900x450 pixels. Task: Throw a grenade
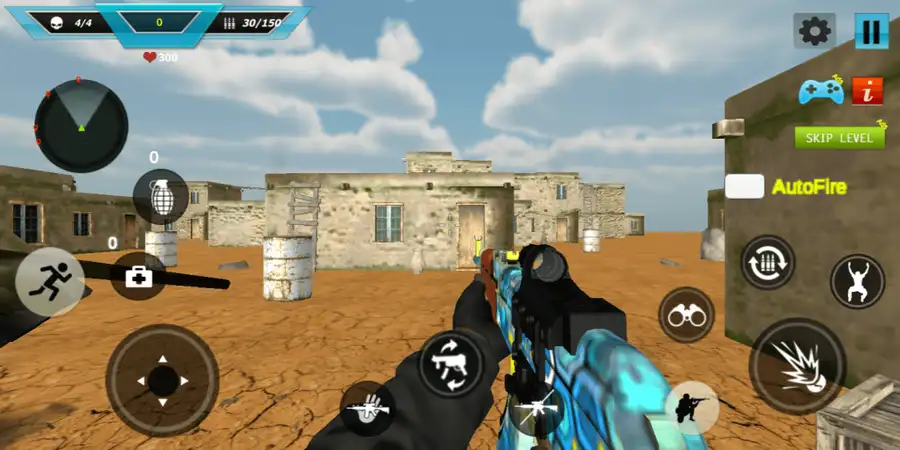[x=160, y=196]
